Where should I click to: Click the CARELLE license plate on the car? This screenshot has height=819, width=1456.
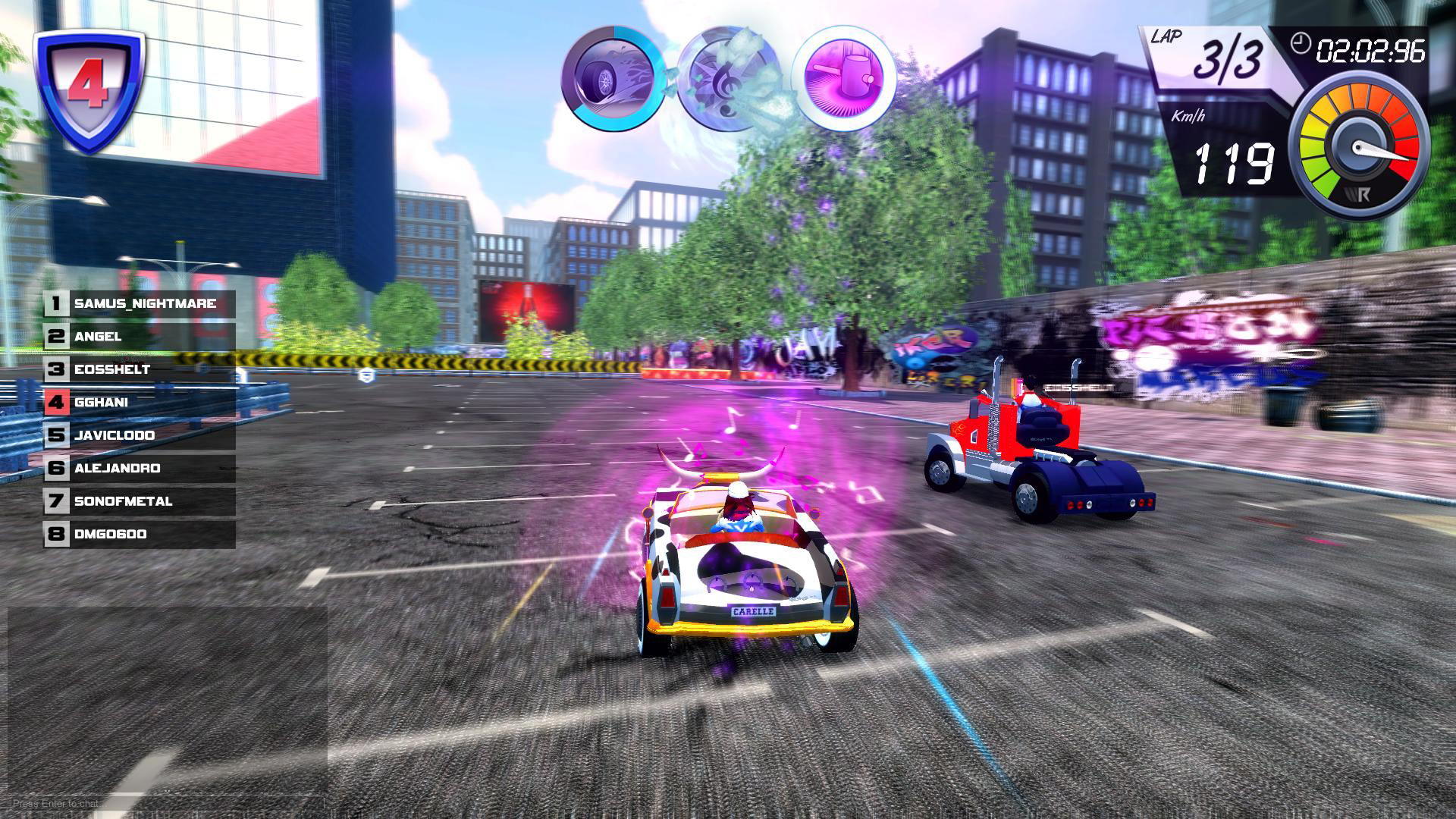[x=754, y=610]
